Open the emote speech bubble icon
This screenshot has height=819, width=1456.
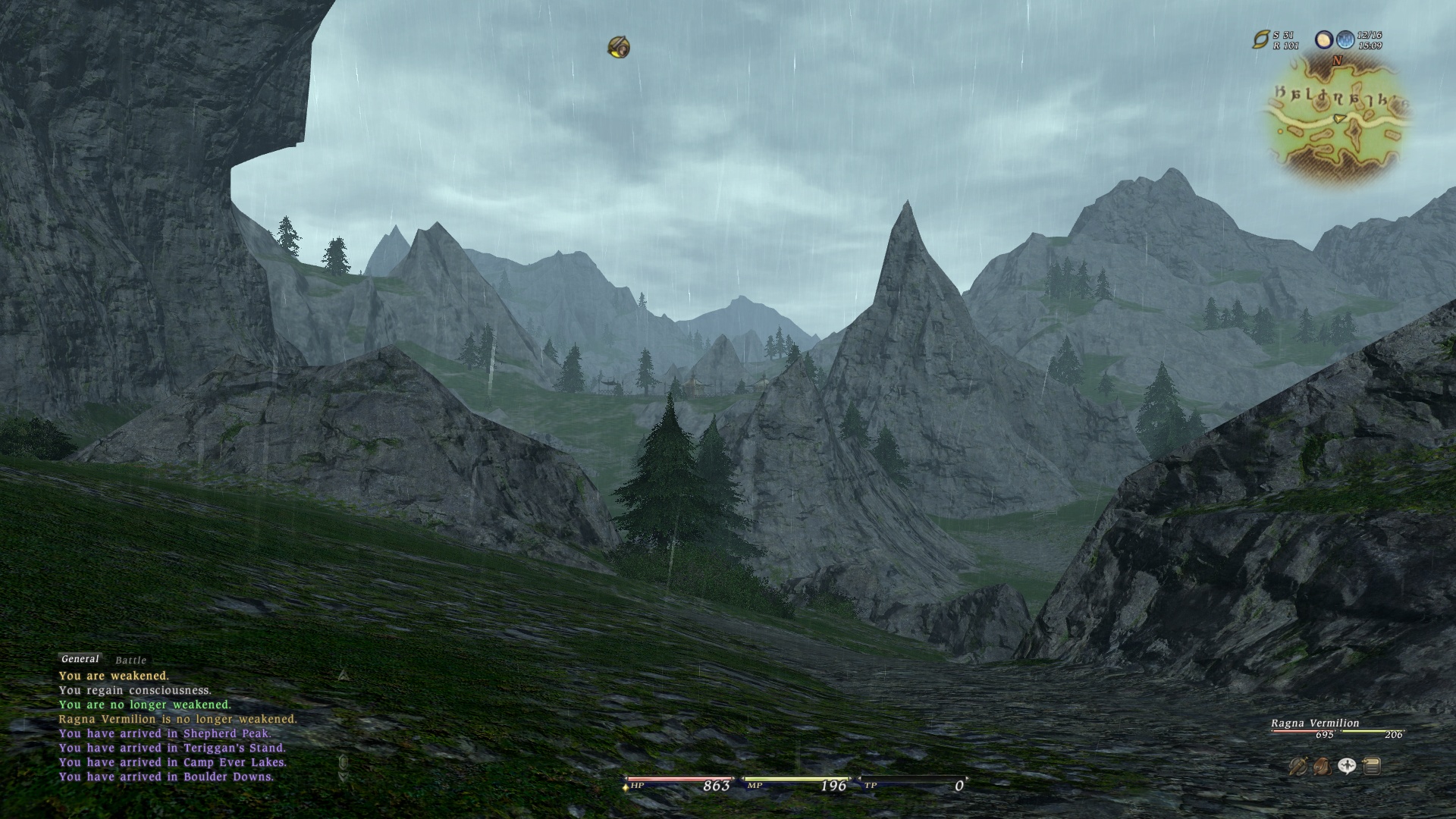coord(1347,767)
